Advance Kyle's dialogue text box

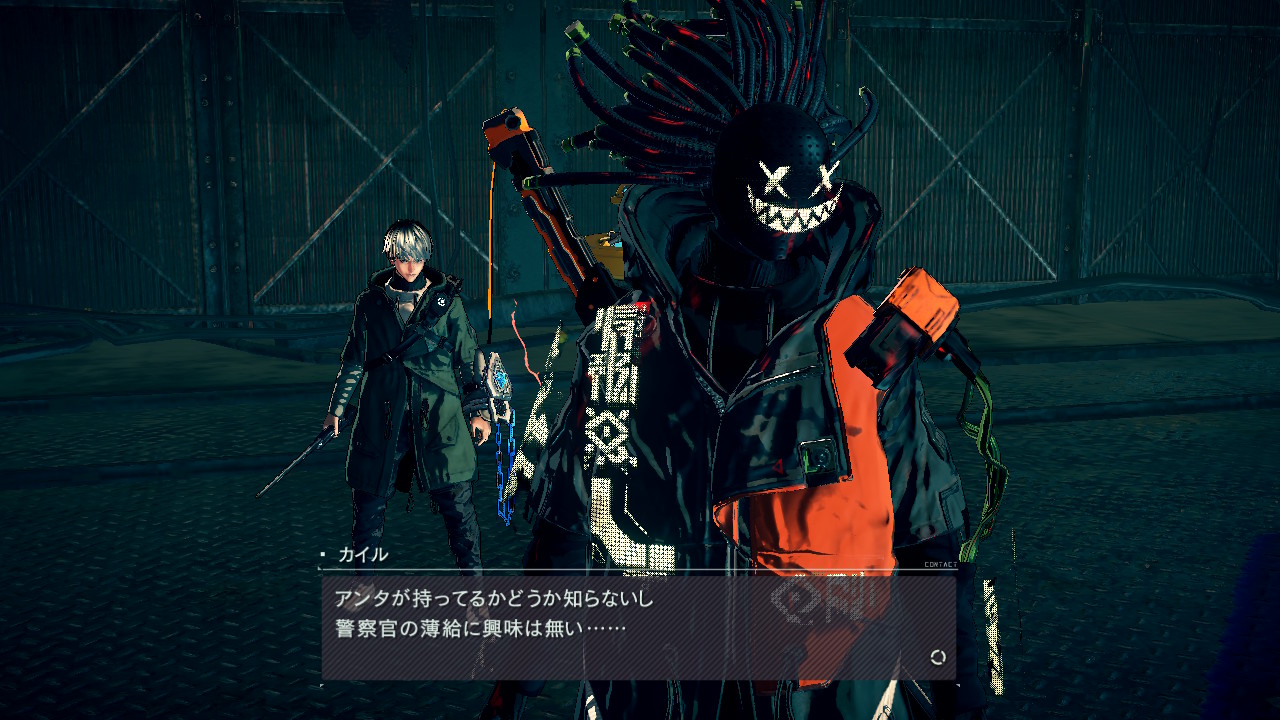pyautogui.click(x=638, y=627)
